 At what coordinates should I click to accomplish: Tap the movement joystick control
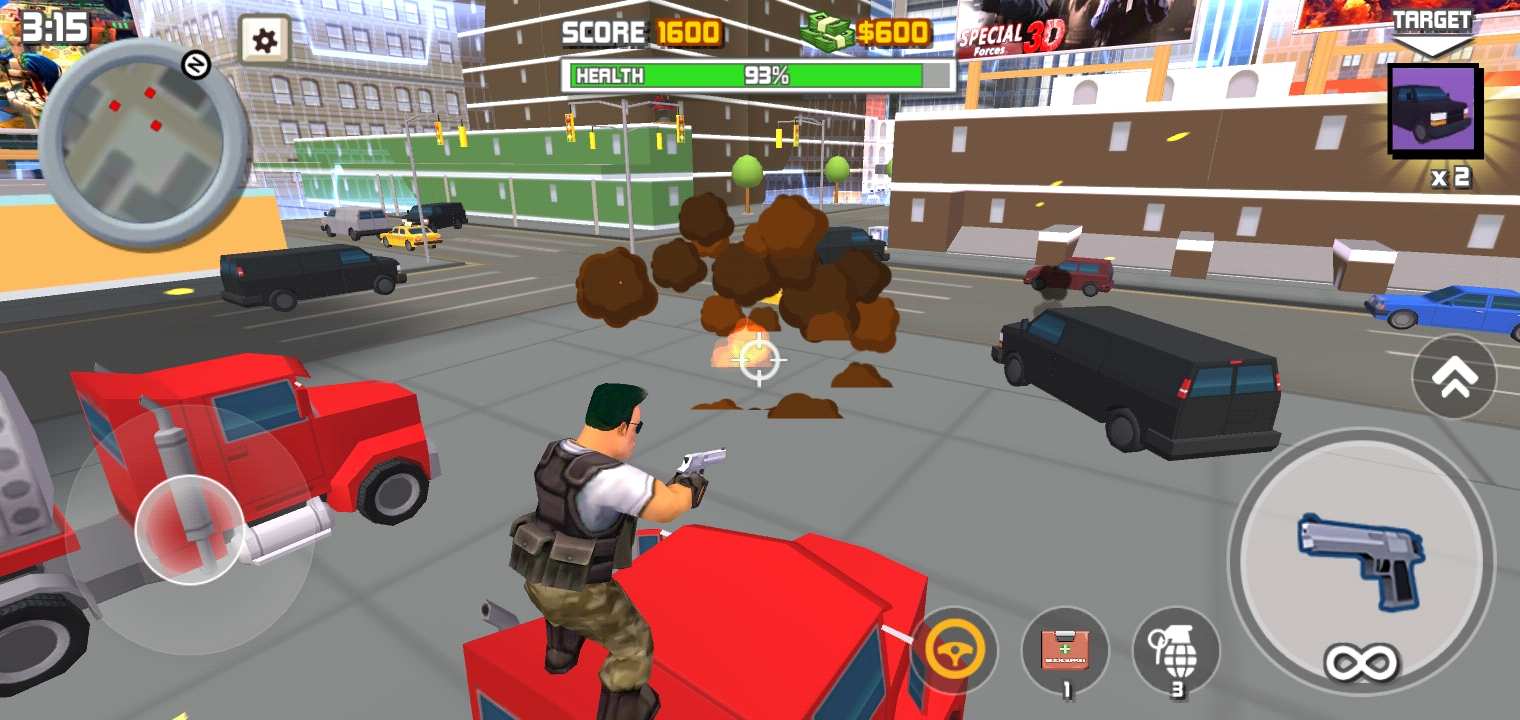pos(185,532)
